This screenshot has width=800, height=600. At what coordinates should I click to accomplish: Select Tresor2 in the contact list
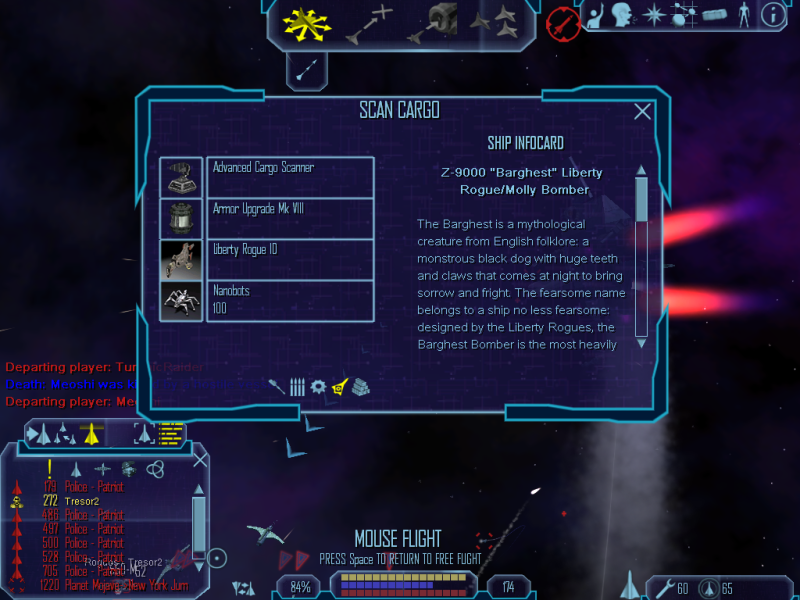click(x=83, y=500)
